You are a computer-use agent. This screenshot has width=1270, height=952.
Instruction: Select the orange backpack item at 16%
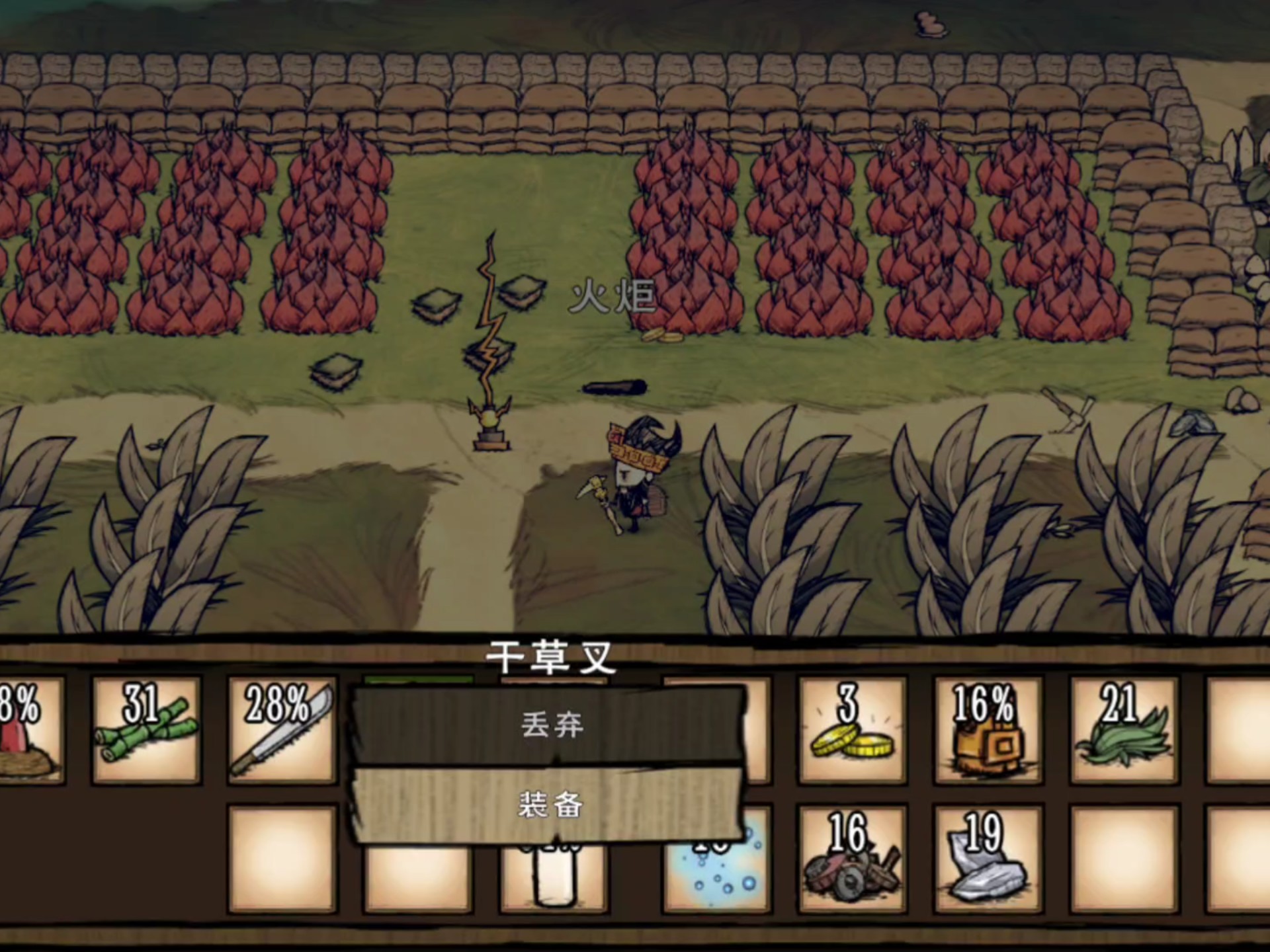[988, 730]
